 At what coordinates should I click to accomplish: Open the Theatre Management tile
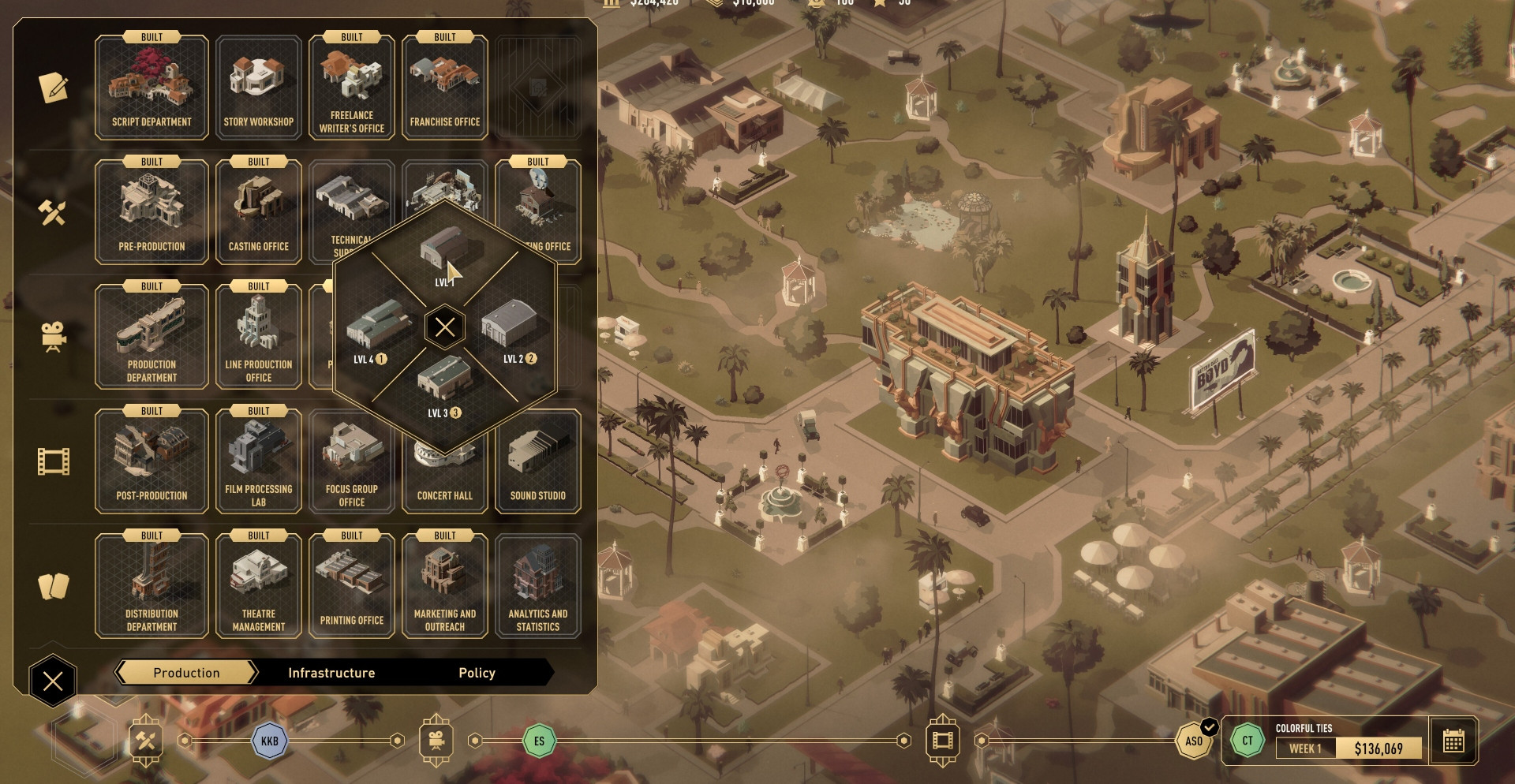259,586
